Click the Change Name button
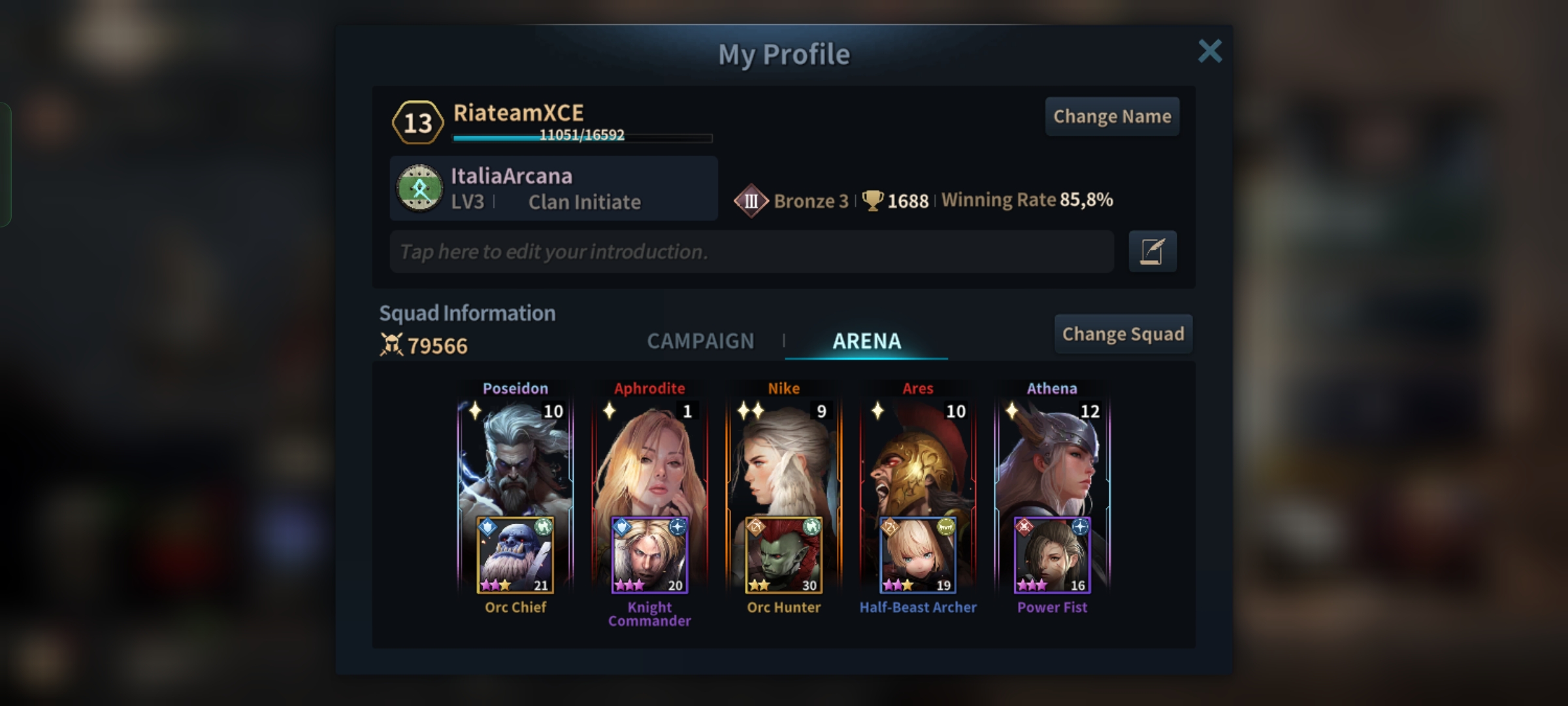Viewport: 1568px width, 706px height. click(x=1112, y=116)
